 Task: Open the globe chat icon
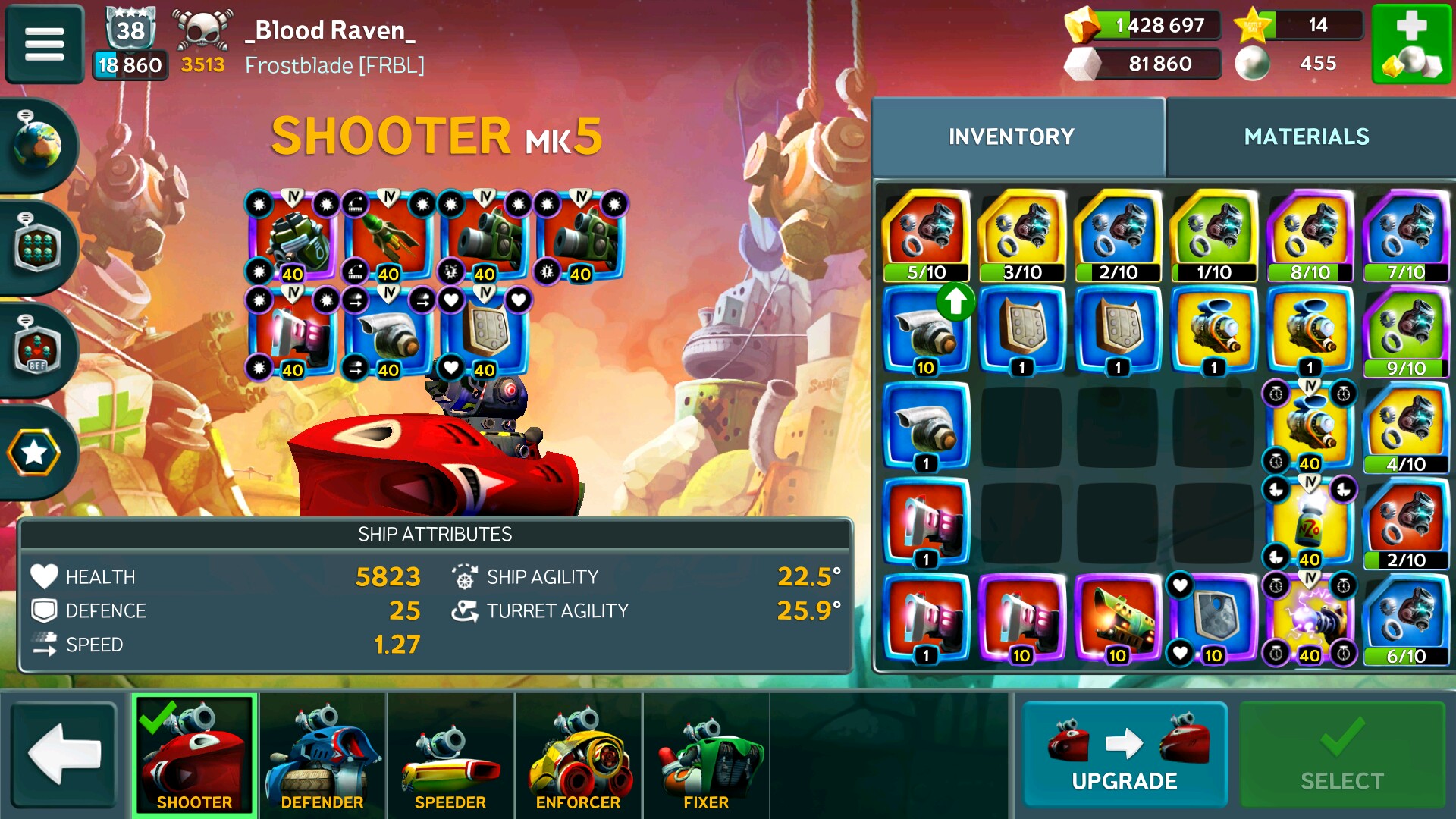click(38, 144)
